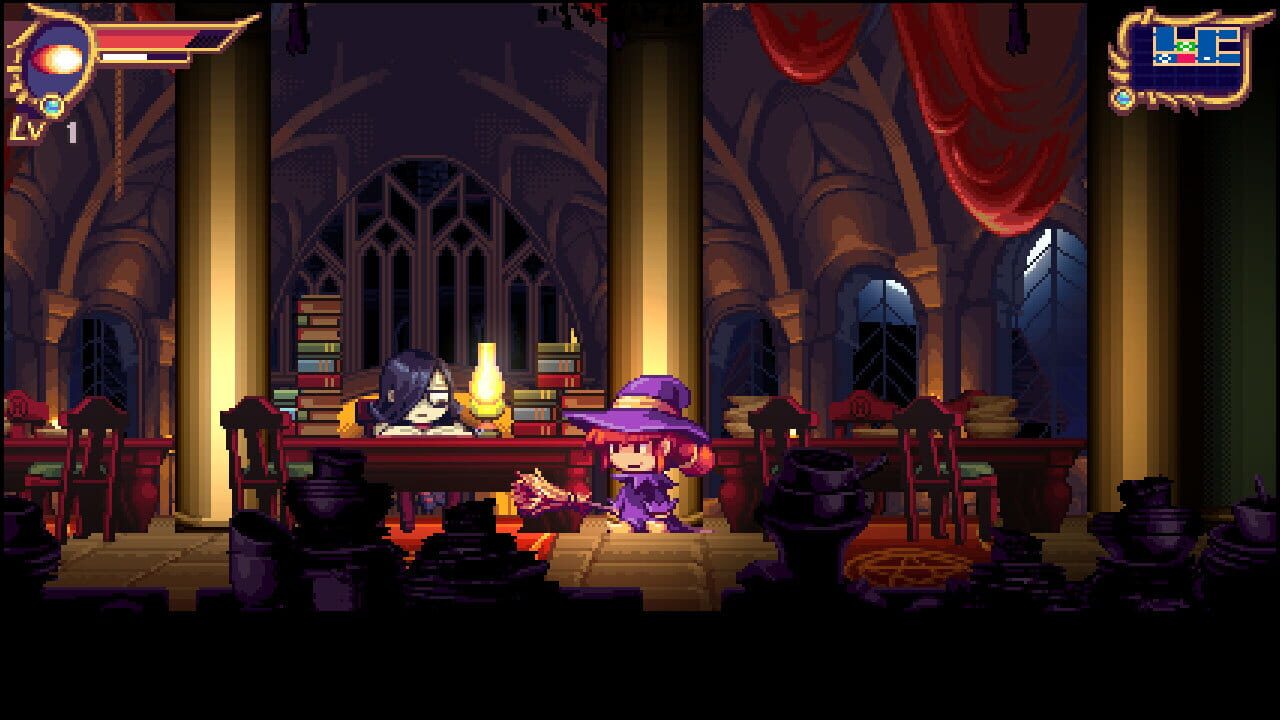Image resolution: width=1280 pixels, height=720 pixels.
Task: Select the pink room square on the minimap
Action: coord(1186,58)
